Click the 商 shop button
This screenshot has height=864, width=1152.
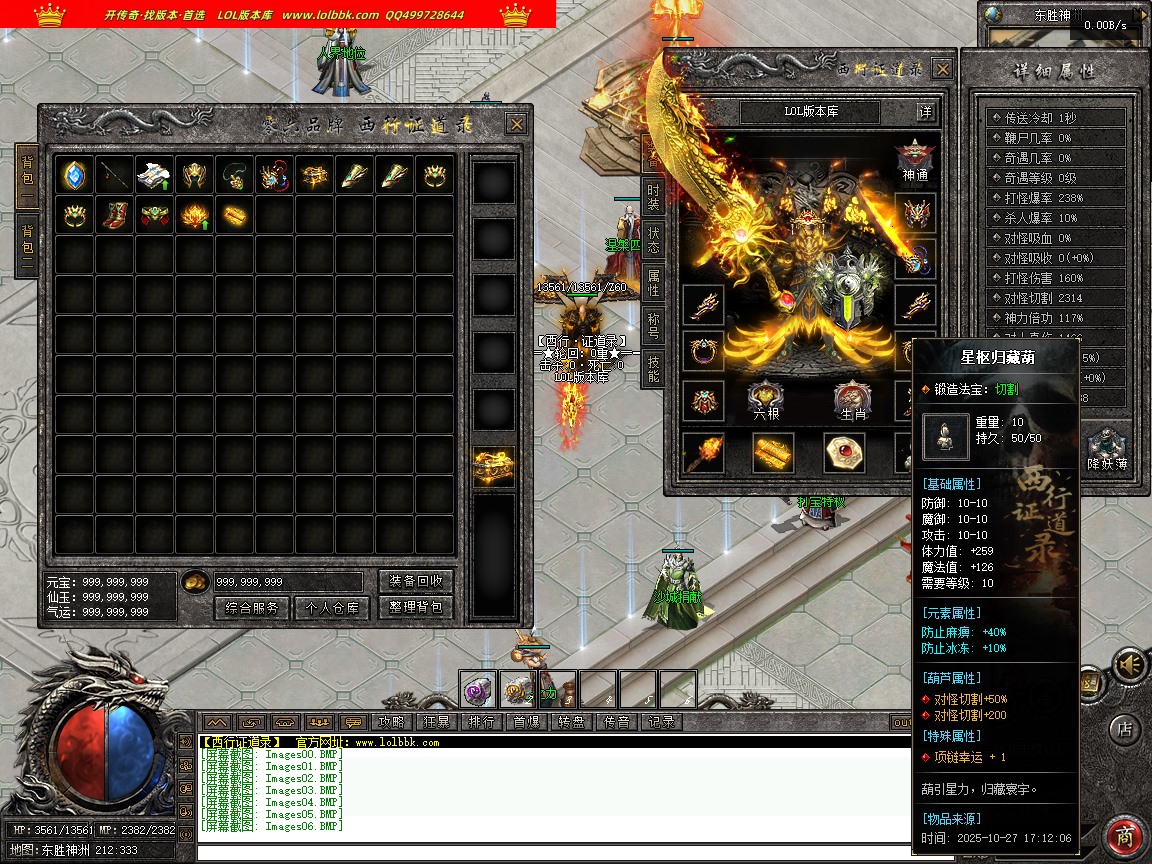pyautogui.click(x=1126, y=836)
